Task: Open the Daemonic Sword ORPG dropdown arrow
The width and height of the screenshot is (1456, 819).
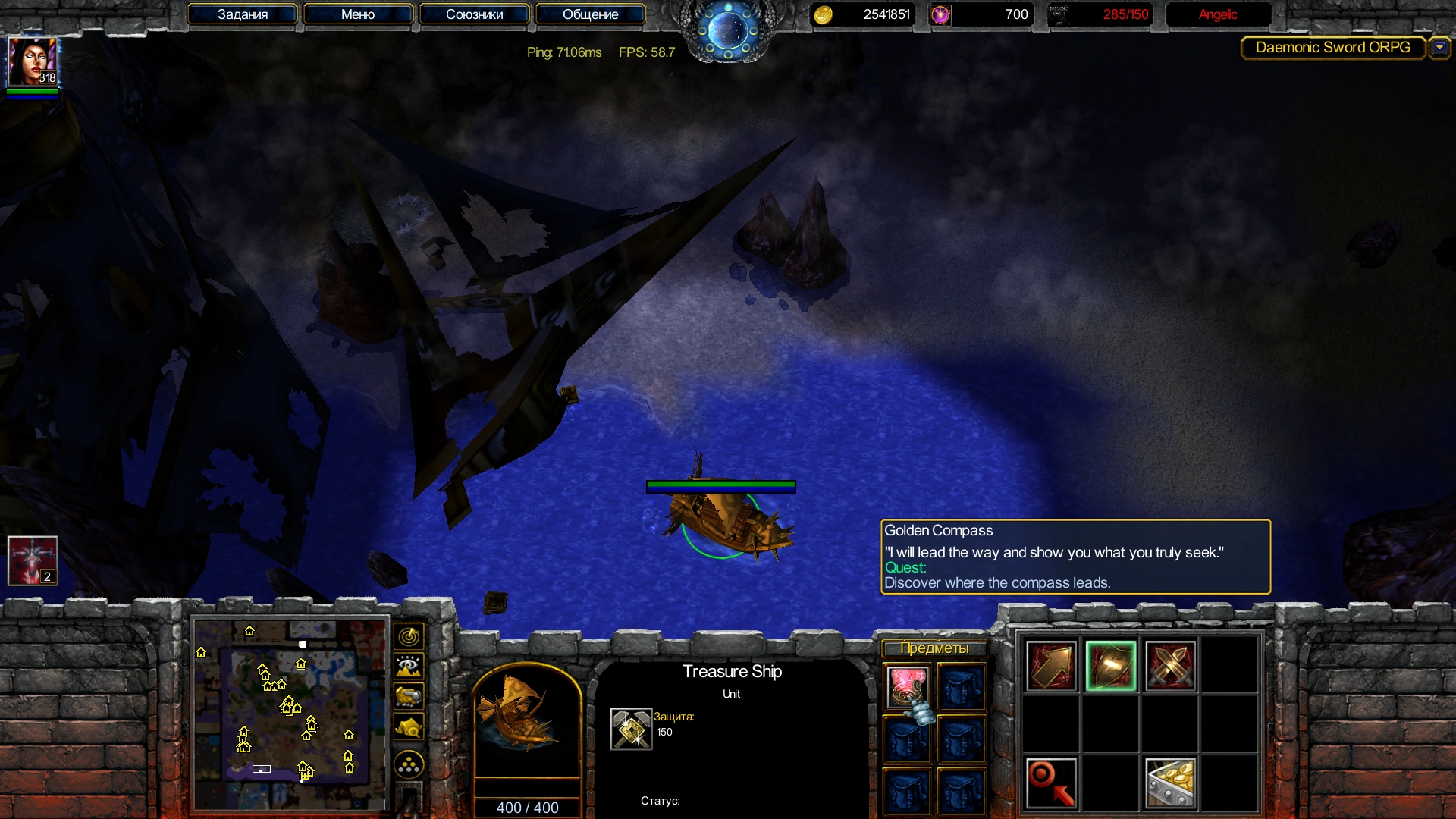Action: (1440, 47)
